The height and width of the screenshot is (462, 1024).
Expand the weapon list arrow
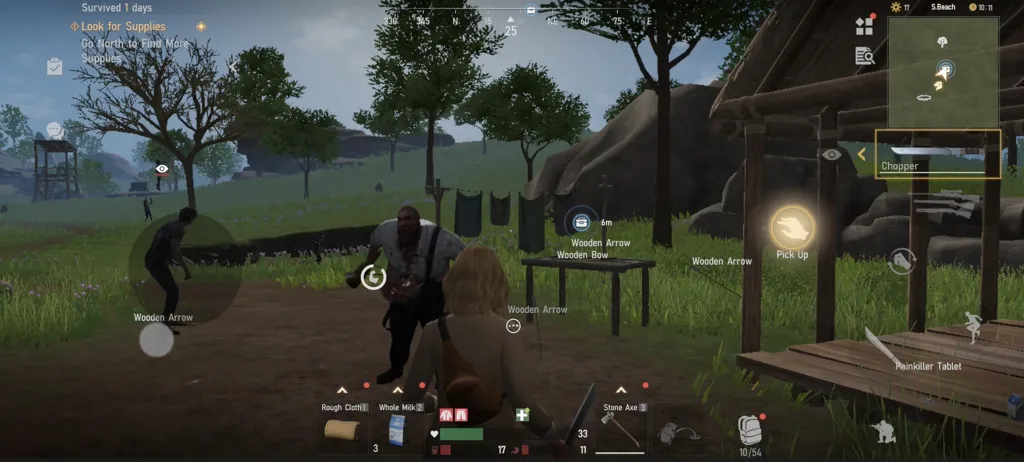[861, 154]
